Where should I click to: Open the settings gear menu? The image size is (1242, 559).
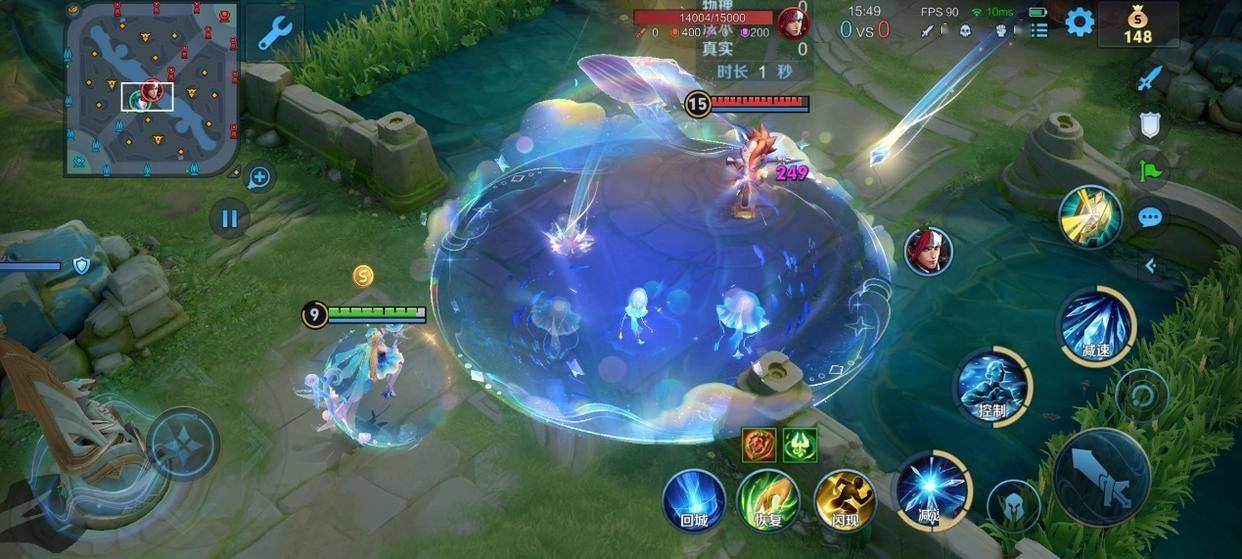tap(1079, 22)
